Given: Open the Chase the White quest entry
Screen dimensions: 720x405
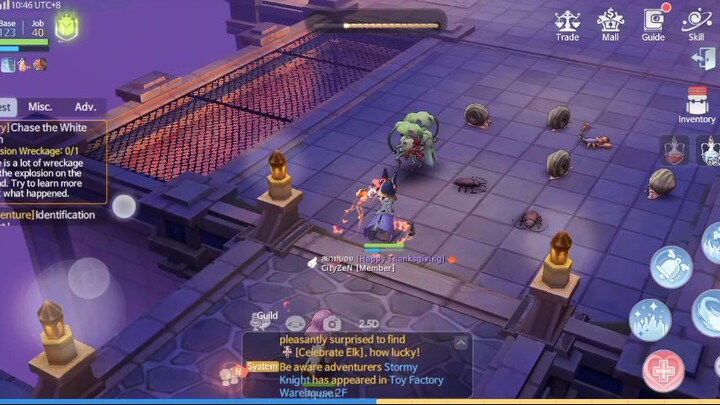Looking at the screenshot, I should pos(55,128).
